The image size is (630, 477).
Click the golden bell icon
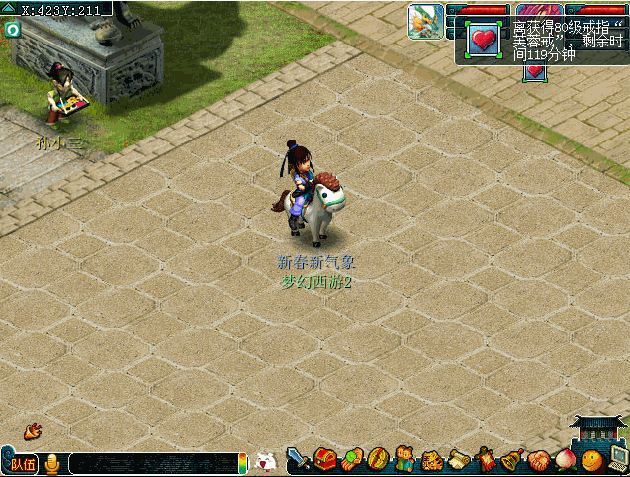tap(512, 461)
